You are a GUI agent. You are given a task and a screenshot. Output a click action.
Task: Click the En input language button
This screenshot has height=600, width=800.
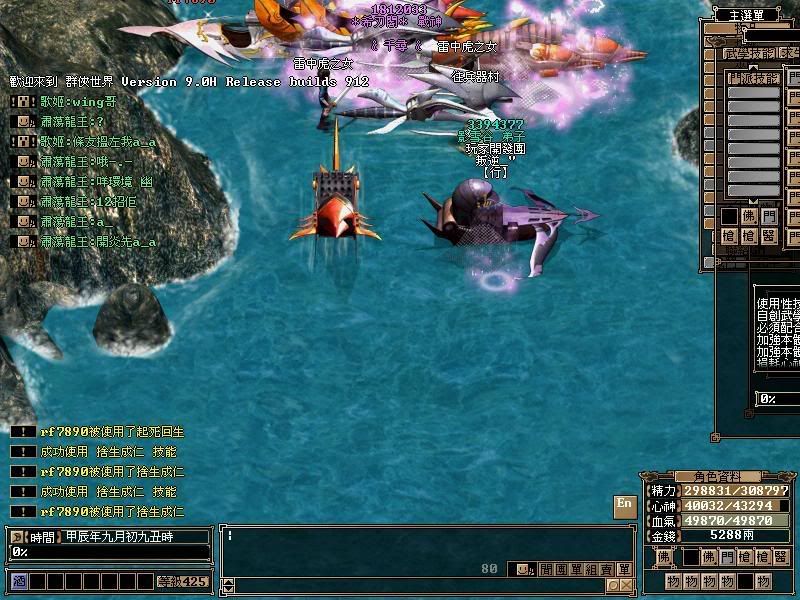(624, 504)
